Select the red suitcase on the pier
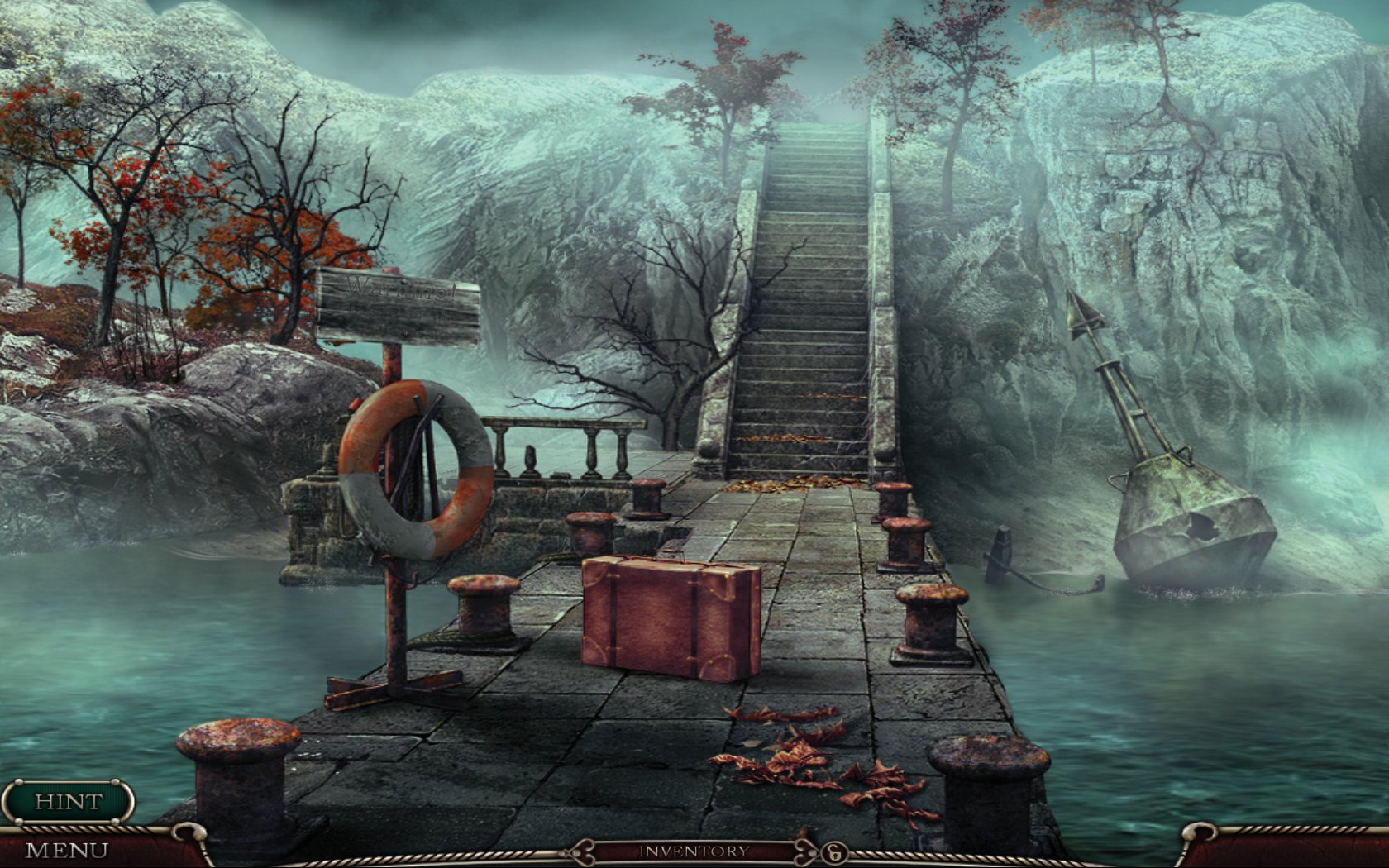Image resolution: width=1389 pixels, height=868 pixels. click(x=670, y=616)
